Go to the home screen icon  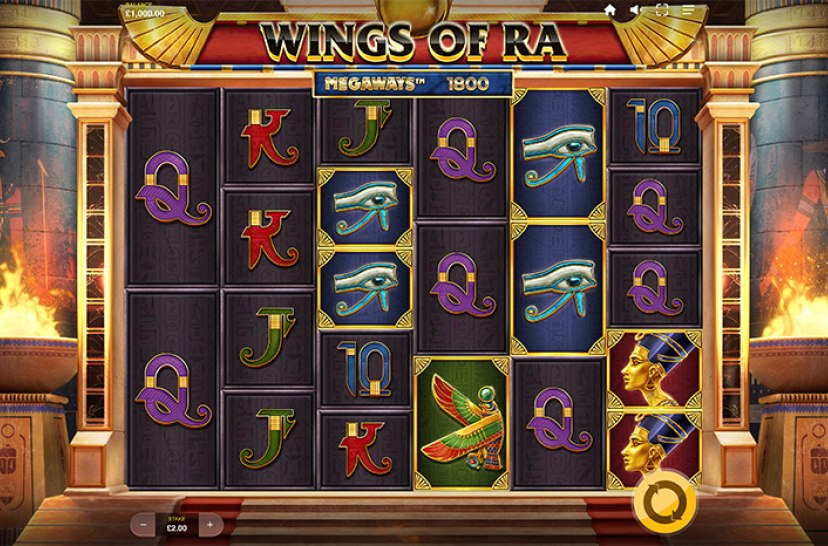[610, 10]
